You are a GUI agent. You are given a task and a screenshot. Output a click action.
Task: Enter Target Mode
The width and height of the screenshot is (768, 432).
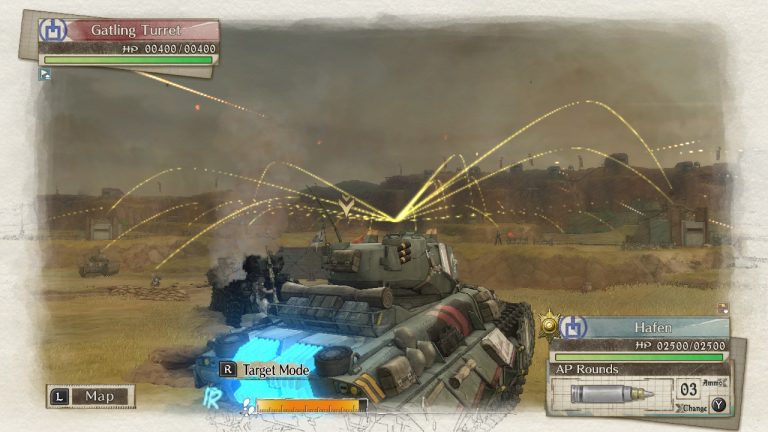point(265,369)
